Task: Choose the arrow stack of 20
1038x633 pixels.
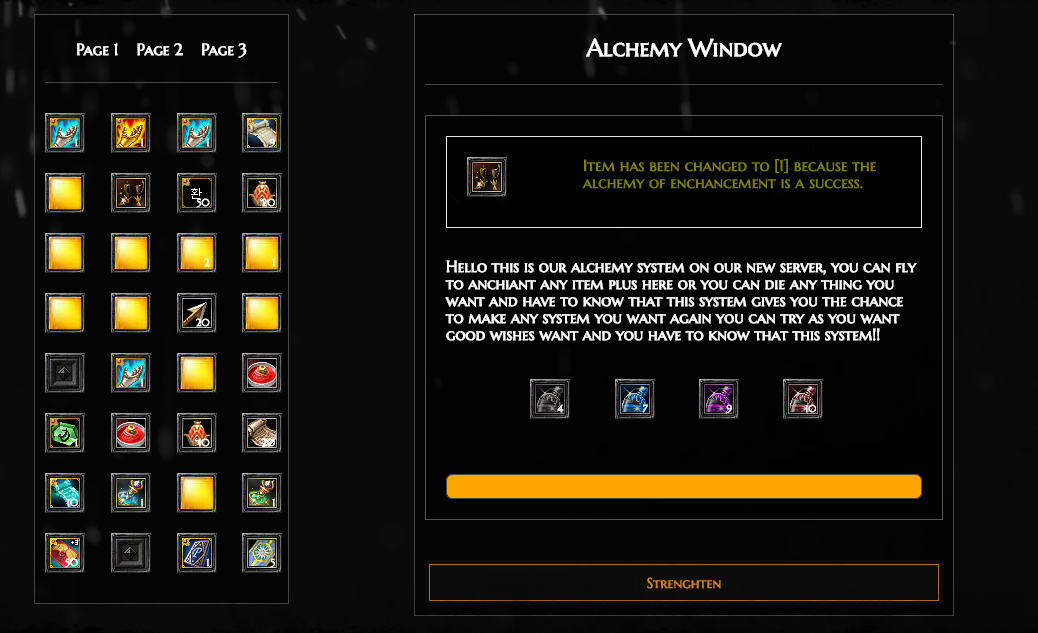Action: pyautogui.click(x=196, y=313)
